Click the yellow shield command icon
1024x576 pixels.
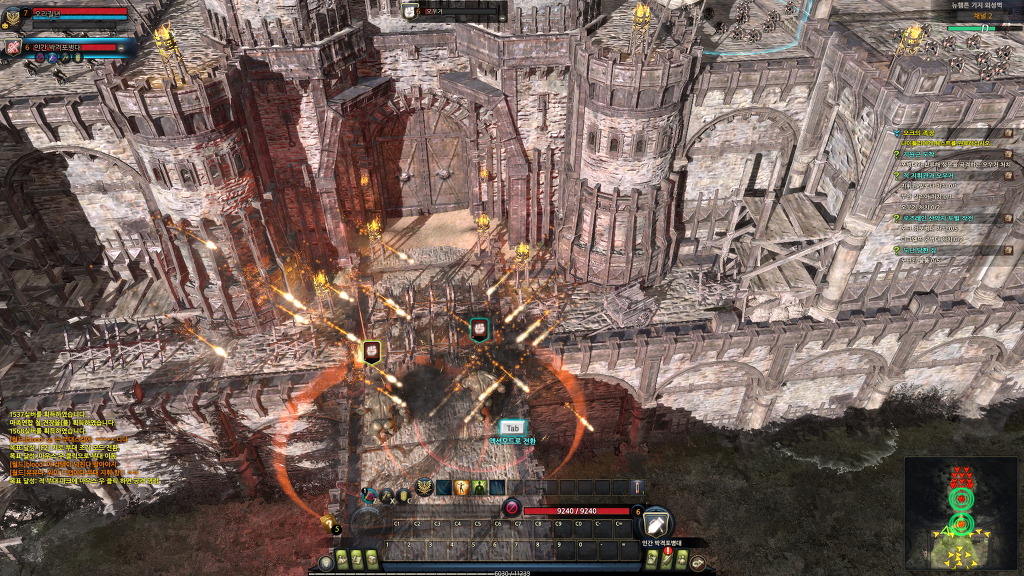(403, 495)
